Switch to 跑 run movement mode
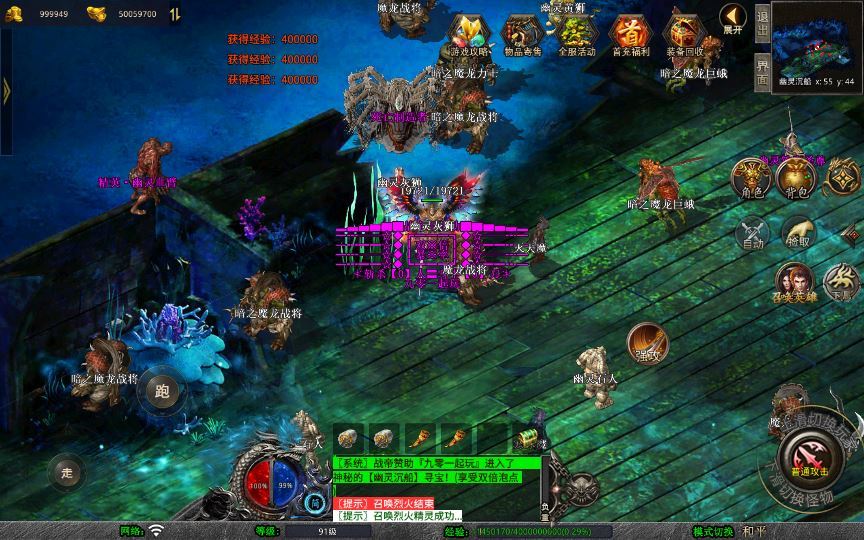Image resolution: width=864 pixels, height=540 pixels. (x=162, y=389)
